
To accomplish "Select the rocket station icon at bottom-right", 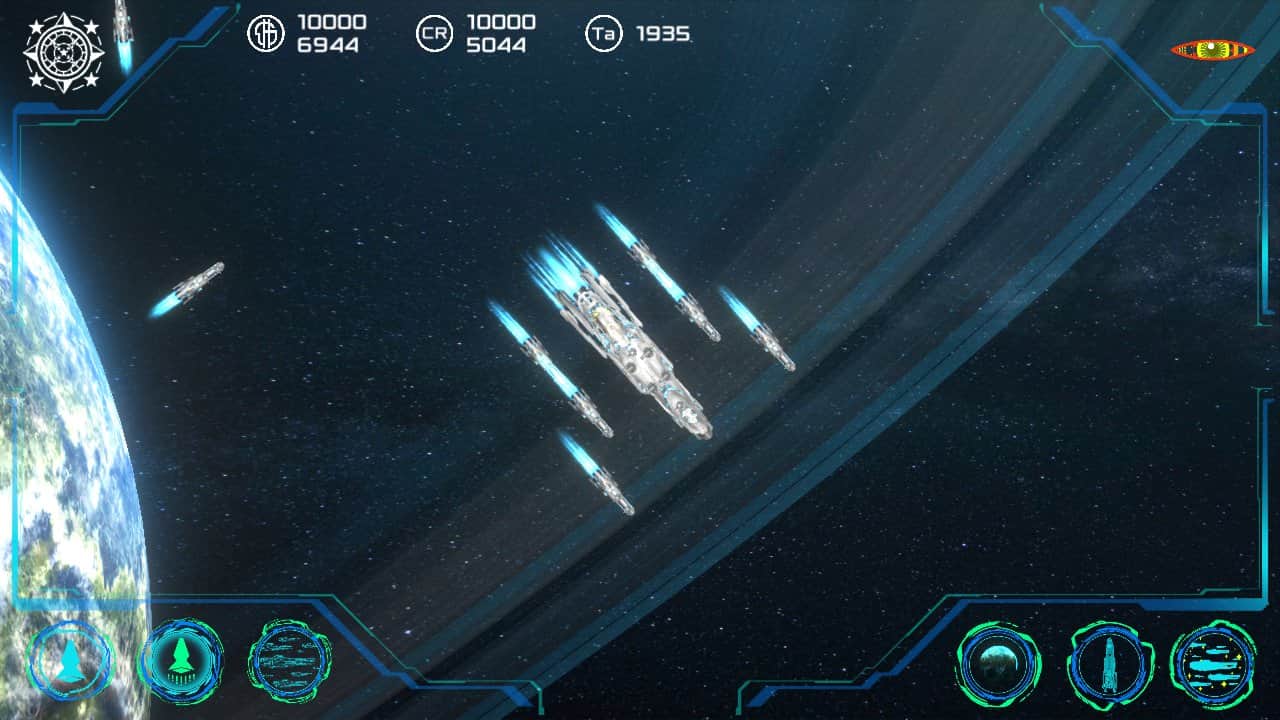I will [1110, 662].
